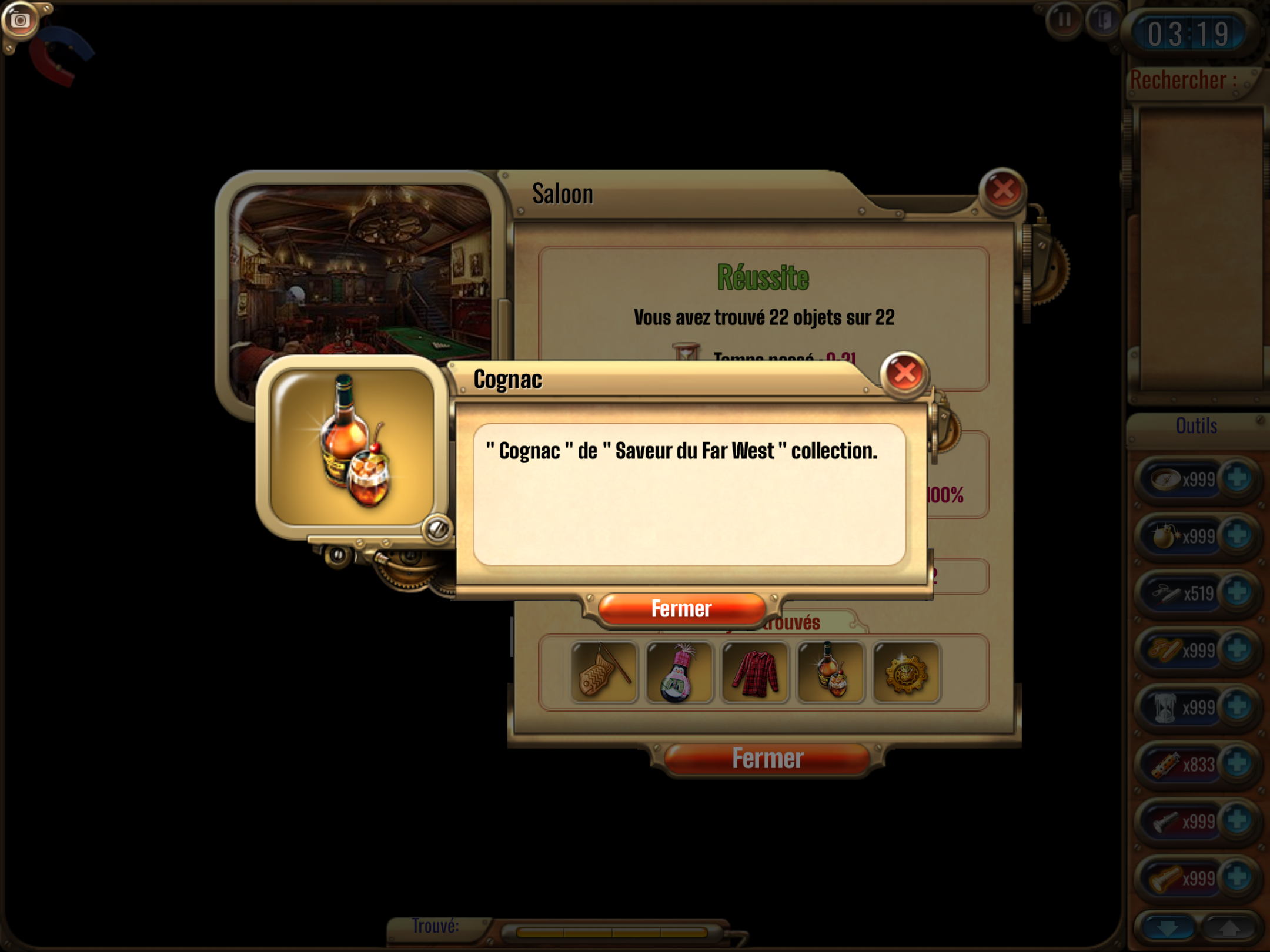
Task: Click the Saloon scene thumbnail
Action: pos(360,271)
